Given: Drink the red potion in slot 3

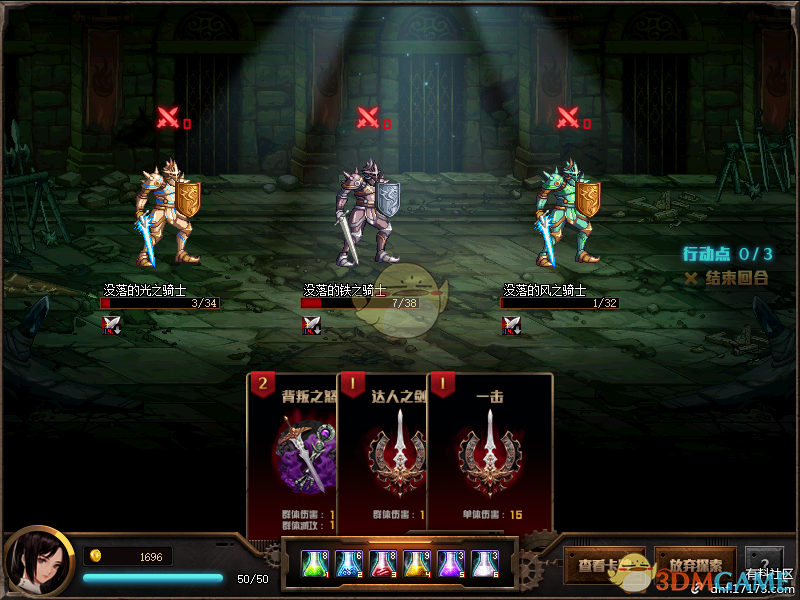Looking at the screenshot, I should 383,564.
